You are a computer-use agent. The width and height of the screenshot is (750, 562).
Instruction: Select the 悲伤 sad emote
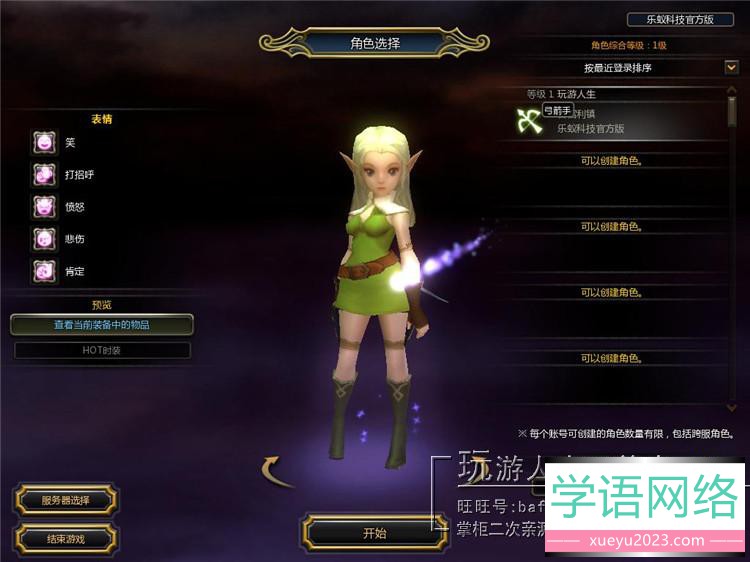coord(44,239)
